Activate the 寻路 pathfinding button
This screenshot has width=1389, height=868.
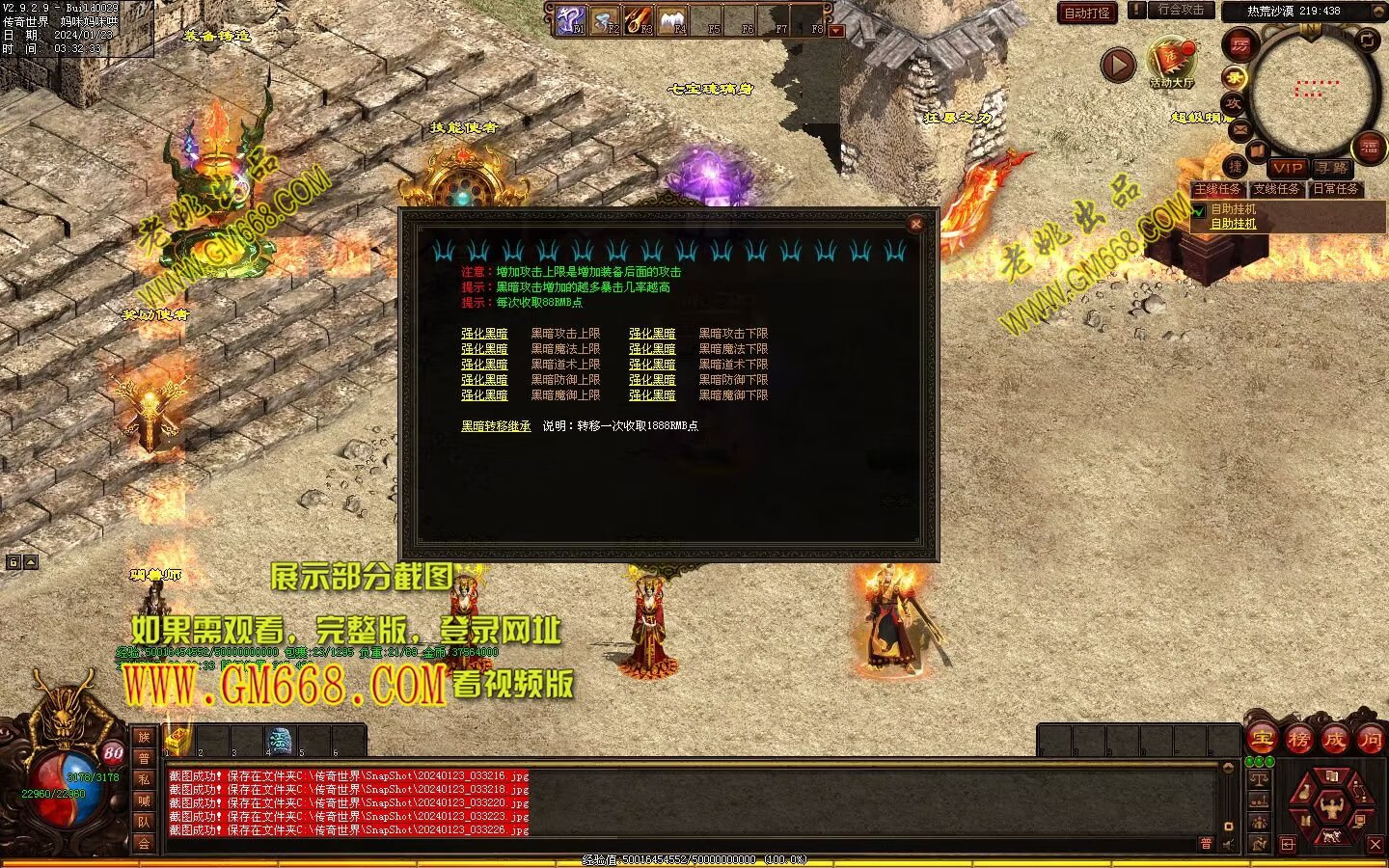(x=1332, y=168)
